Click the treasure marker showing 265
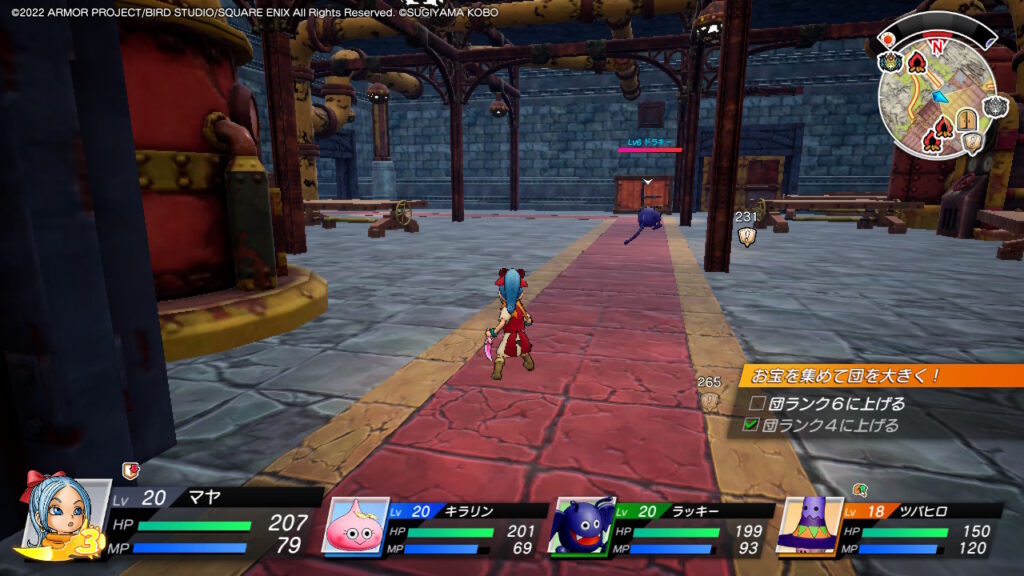Image resolution: width=1024 pixels, height=576 pixels. (x=709, y=400)
